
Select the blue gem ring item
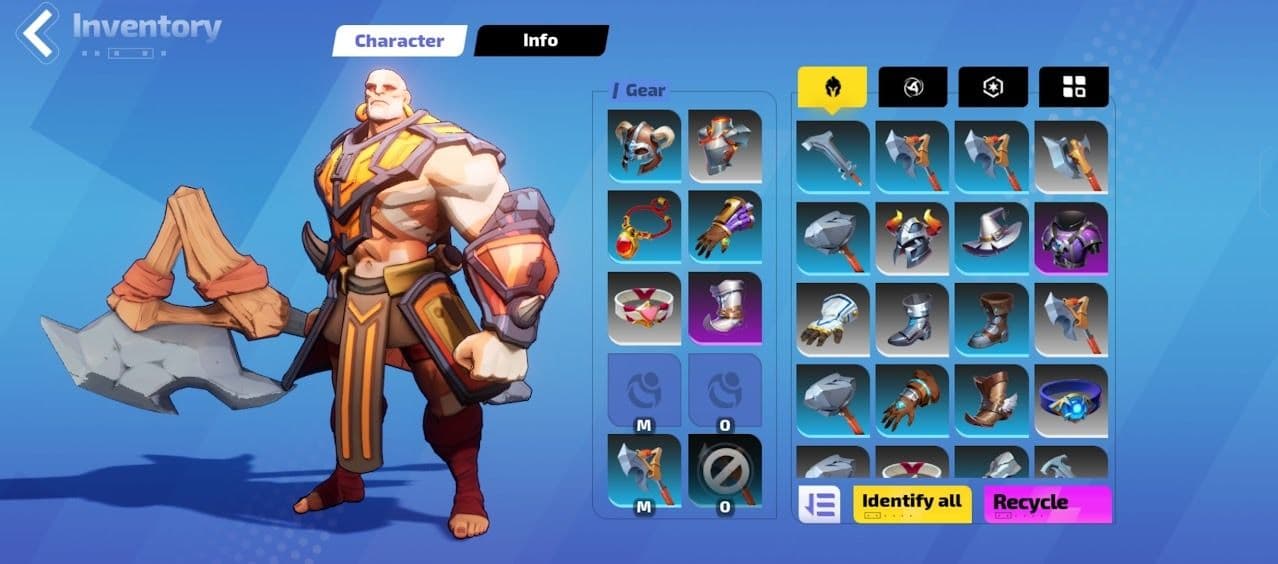[x=1071, y=400]
